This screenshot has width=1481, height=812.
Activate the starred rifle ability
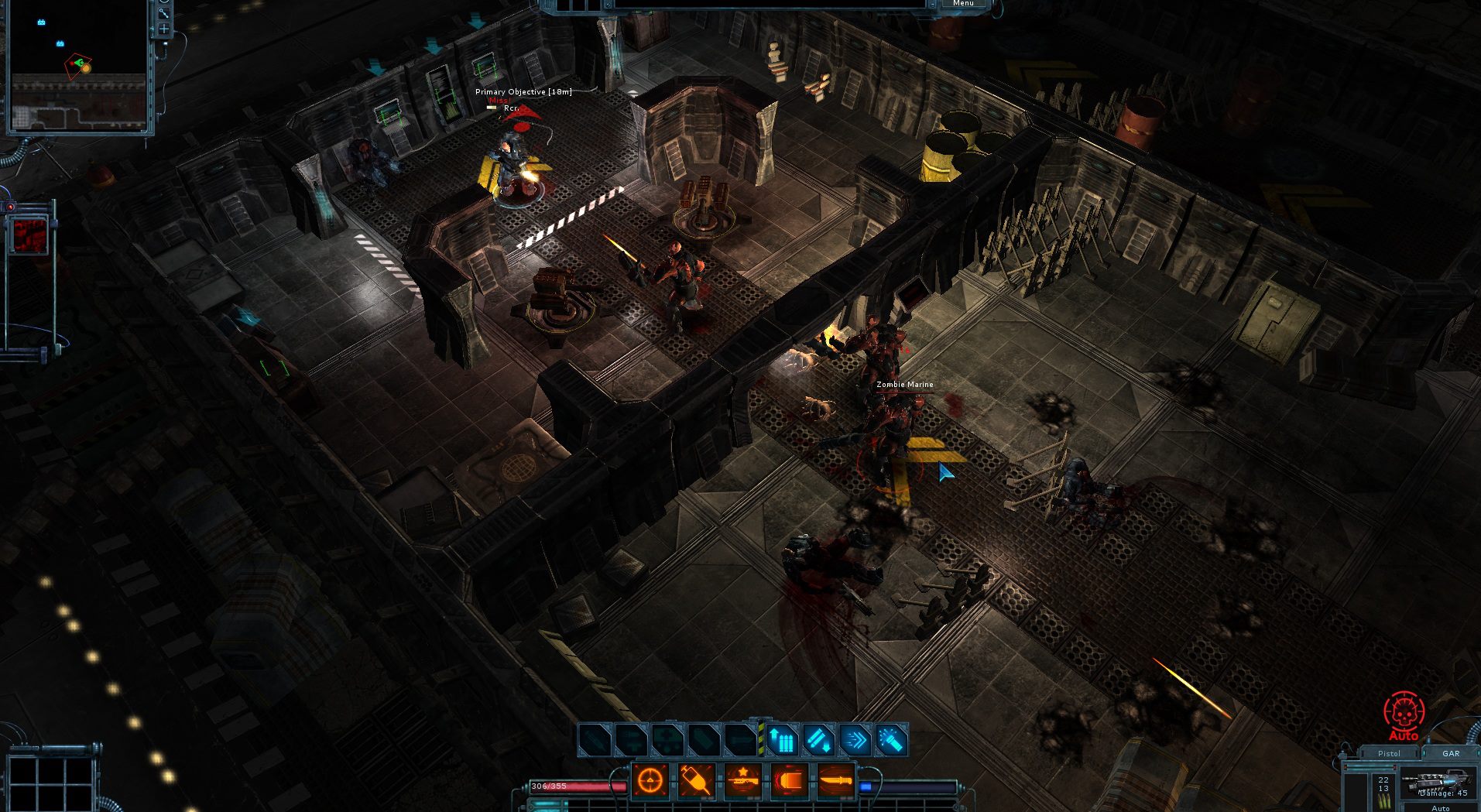pyautogui.click(x=743, y=780)
